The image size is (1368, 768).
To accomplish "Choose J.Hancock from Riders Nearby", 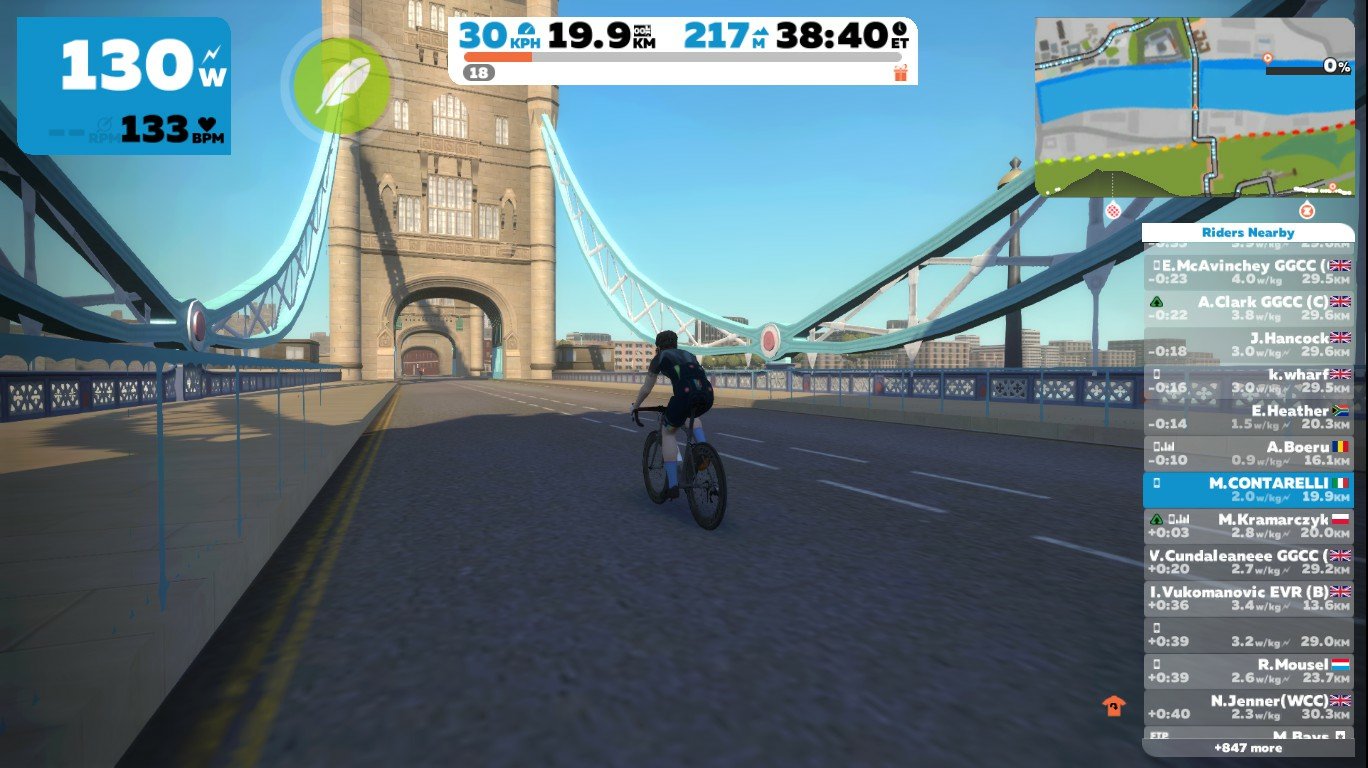I will point(1248,344).
